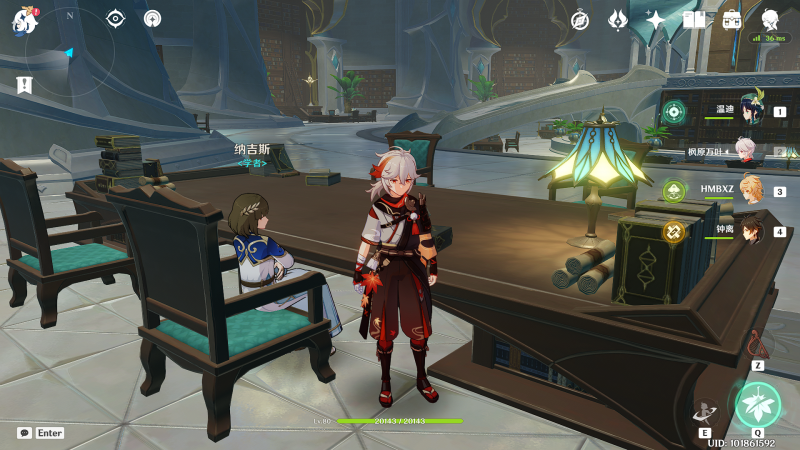Use the triangular gadget icon
This screenshot has width=800, height=450.
(x=759, y=345)
